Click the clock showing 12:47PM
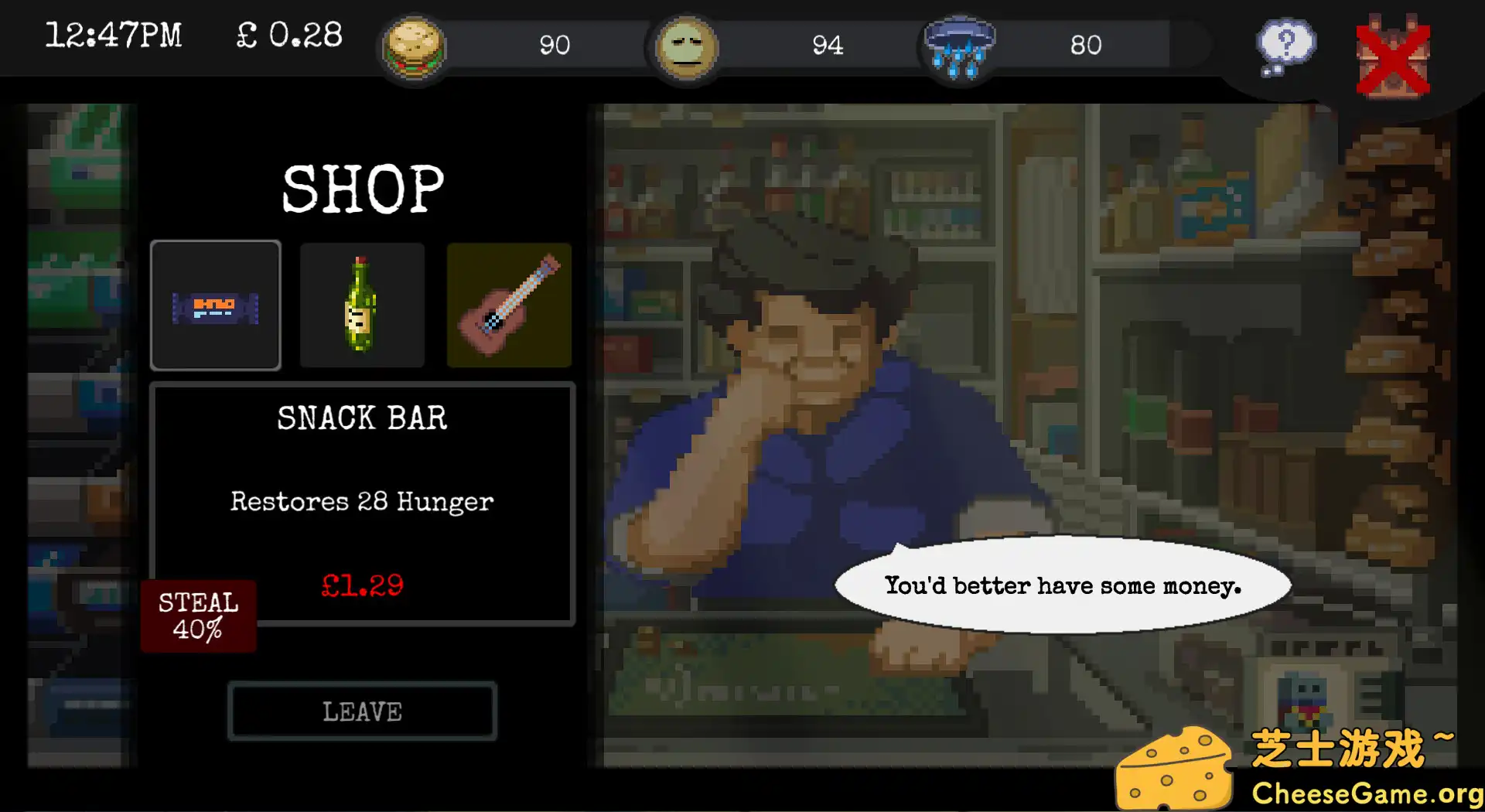The width and height of the screenshot is (1485, 812). (x=114, y=35)
